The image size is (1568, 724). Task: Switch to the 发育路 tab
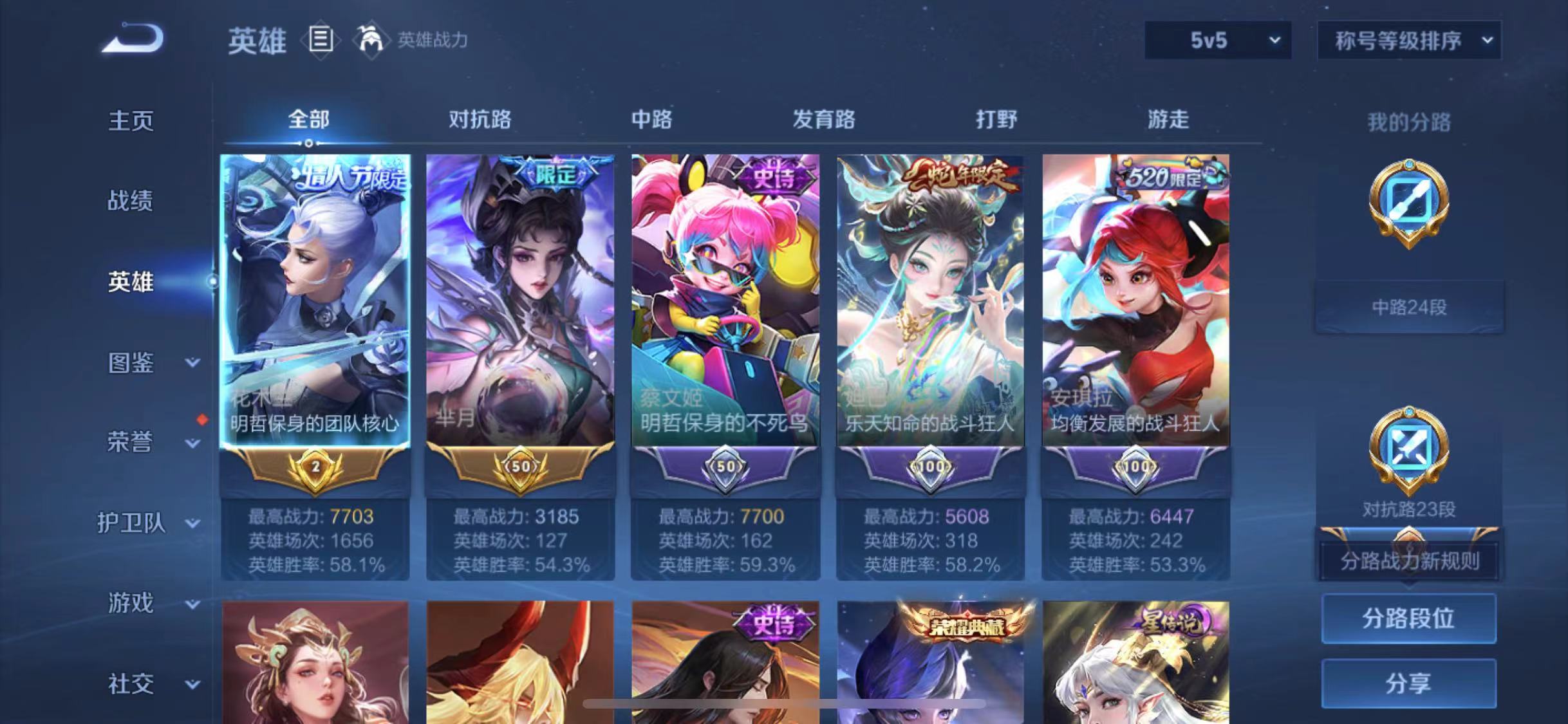click(x=825, y=120)
